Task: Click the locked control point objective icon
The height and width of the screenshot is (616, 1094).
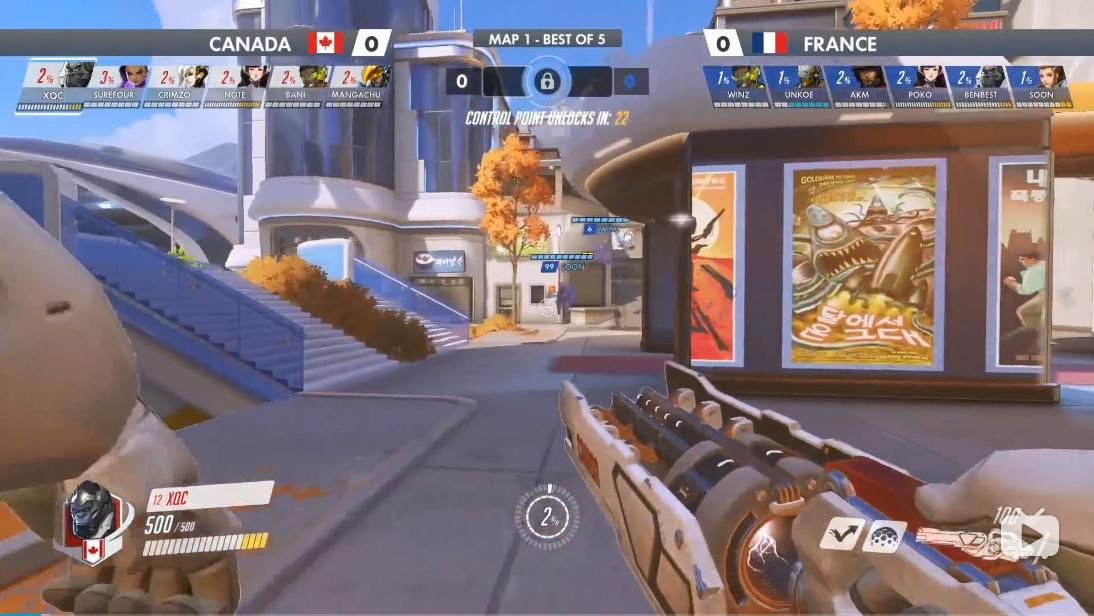Action: click(x=546, y=82)
